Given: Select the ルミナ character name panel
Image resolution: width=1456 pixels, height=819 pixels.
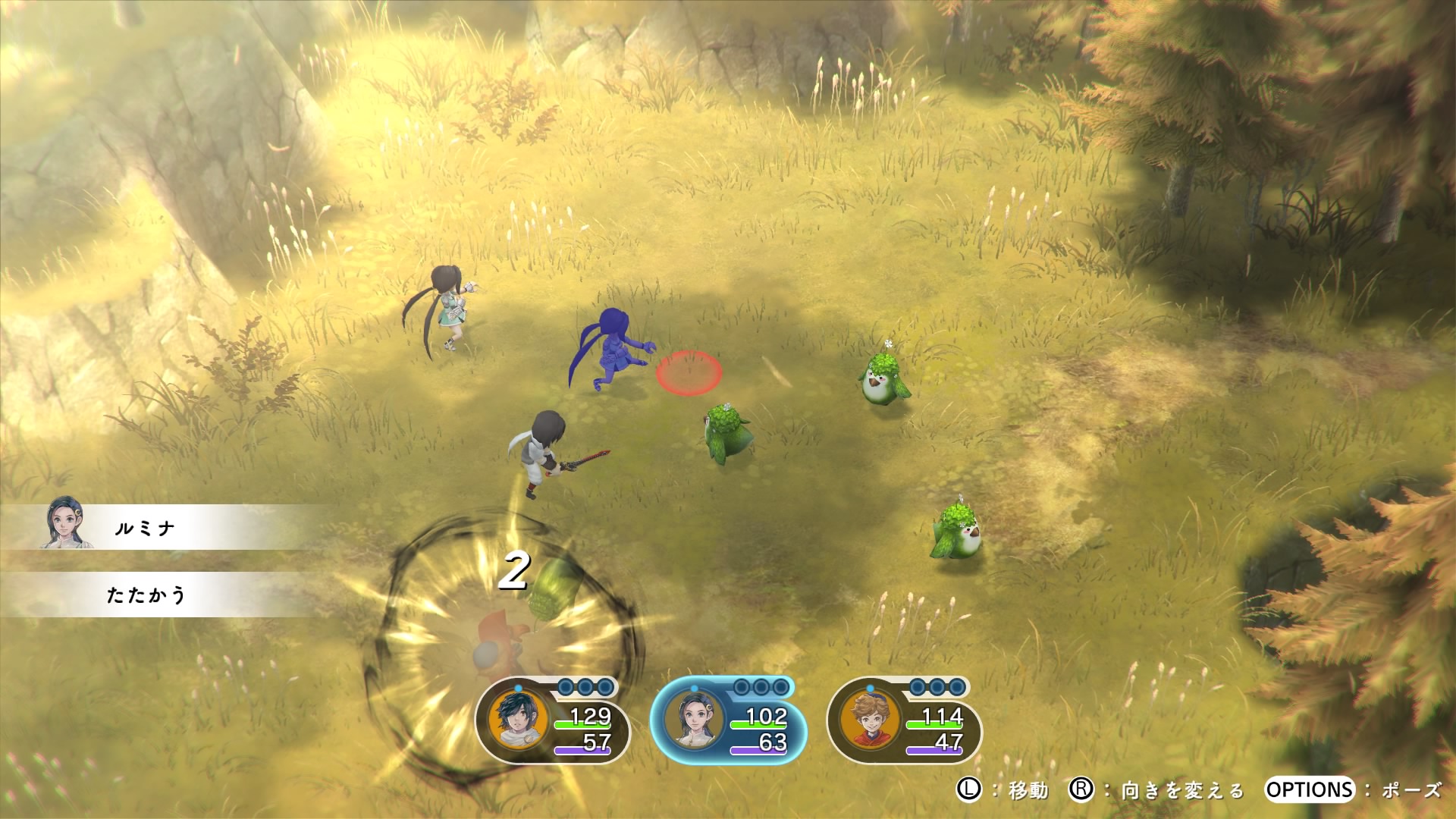Looking at the screenshot, I should (144, 528).
